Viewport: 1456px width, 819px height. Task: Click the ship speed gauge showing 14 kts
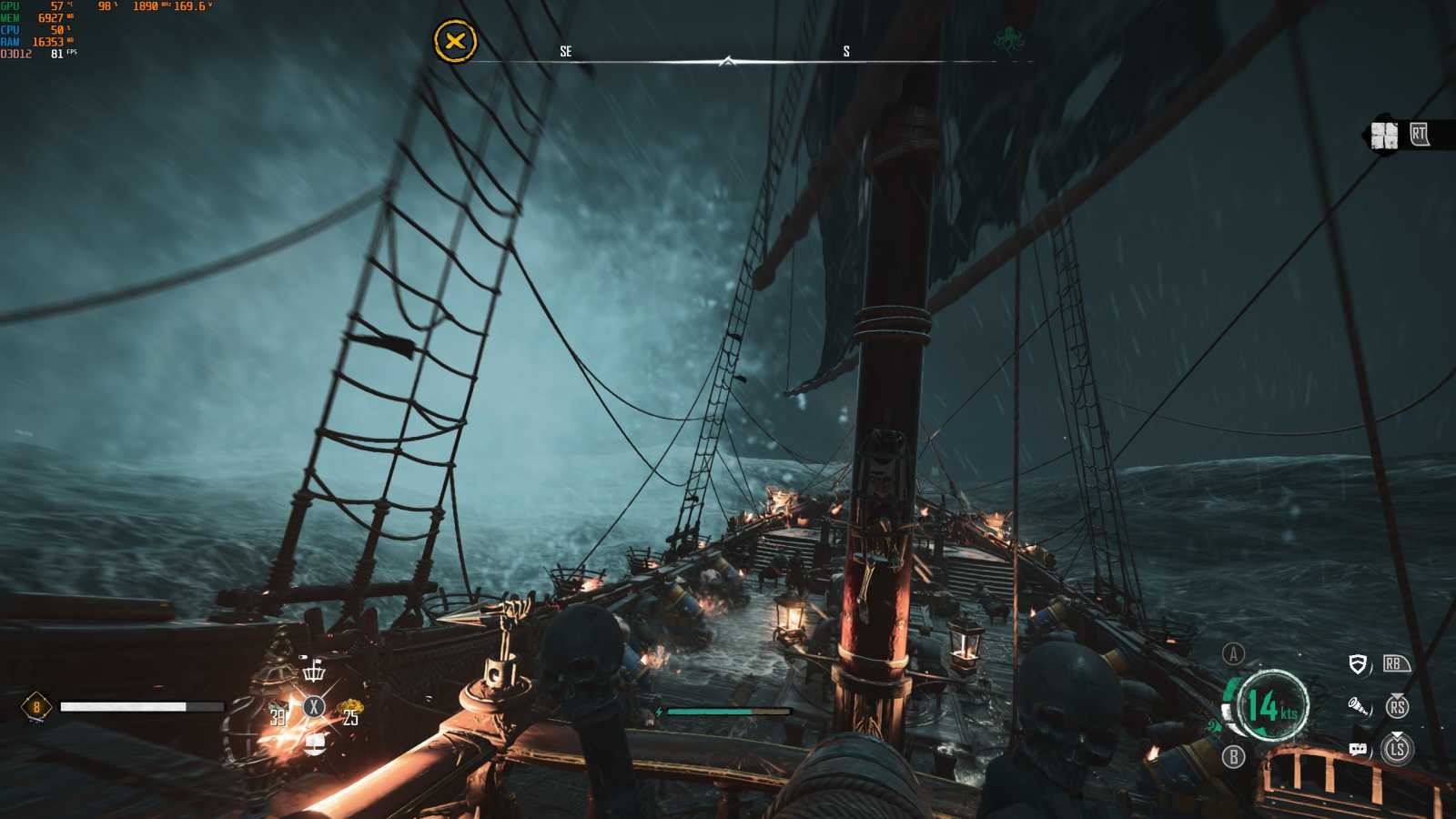1271,705
